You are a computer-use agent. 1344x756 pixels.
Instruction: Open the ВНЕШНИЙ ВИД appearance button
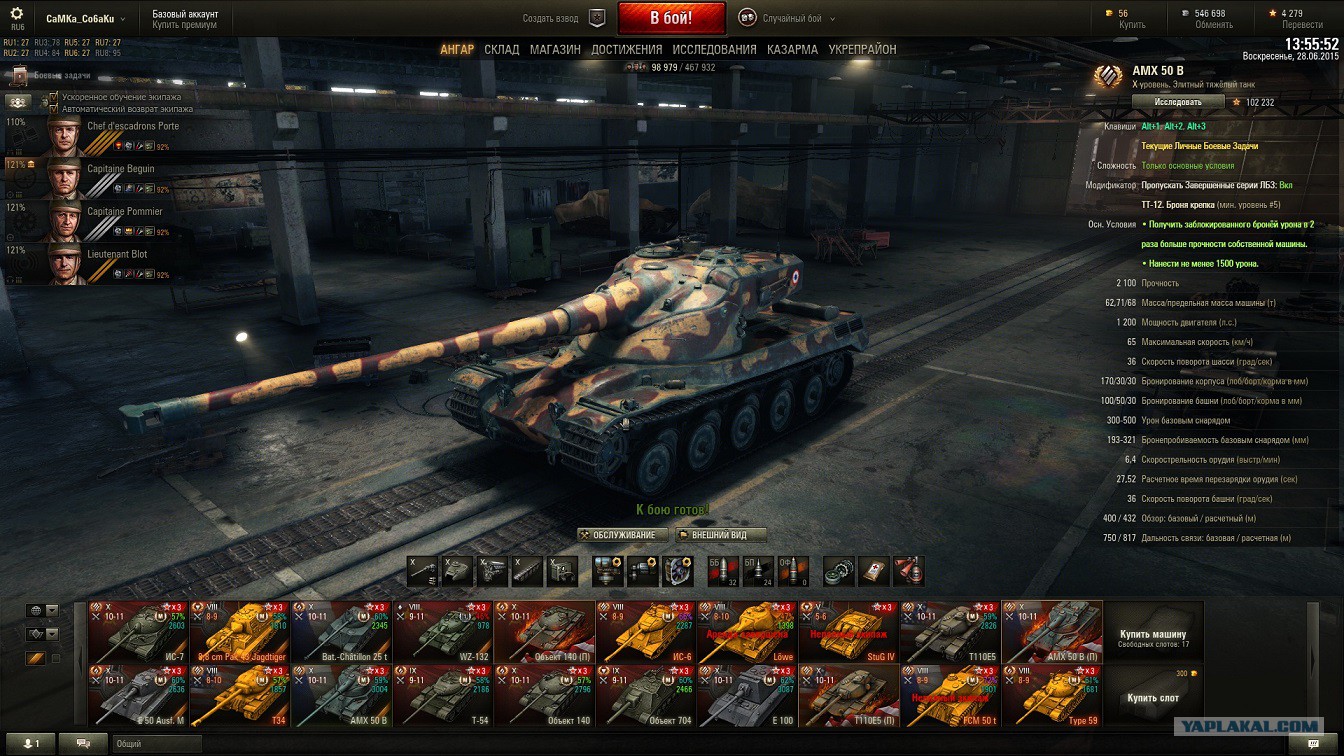coord(720,535)
